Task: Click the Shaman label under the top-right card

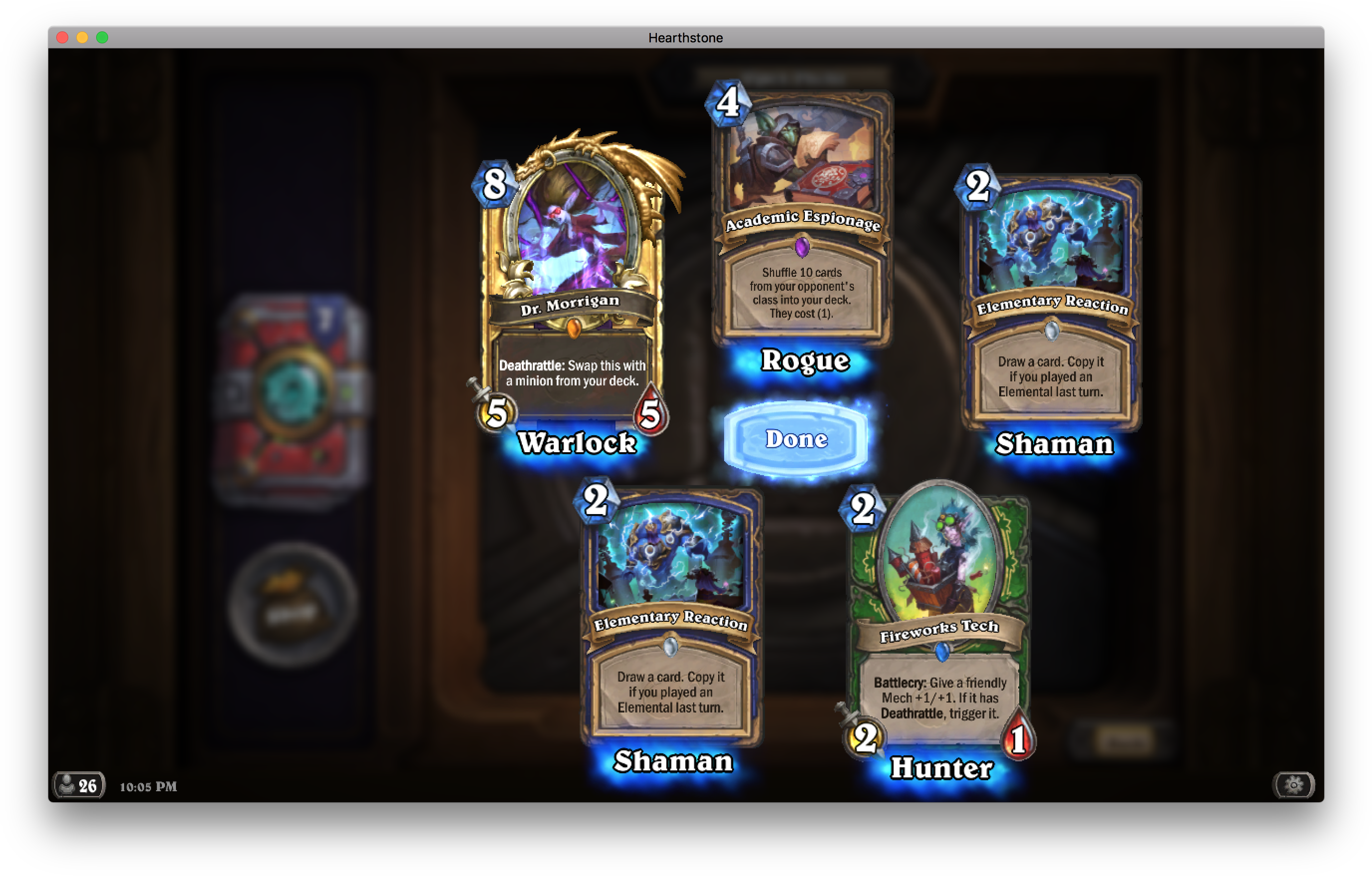Action: tap(1053, 446)
